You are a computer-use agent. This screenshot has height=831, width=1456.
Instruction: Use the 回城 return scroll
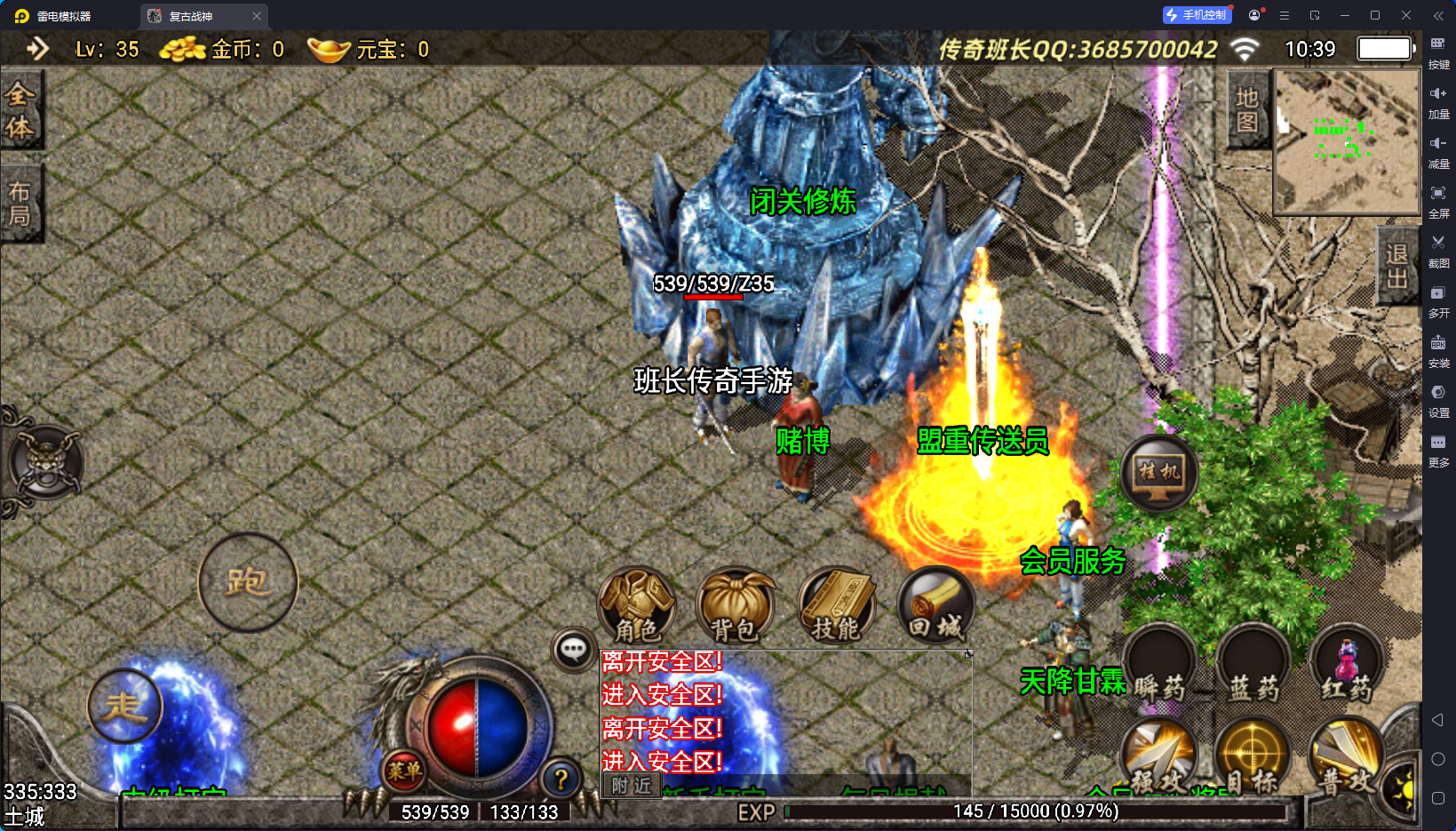[x=935, y=606]
